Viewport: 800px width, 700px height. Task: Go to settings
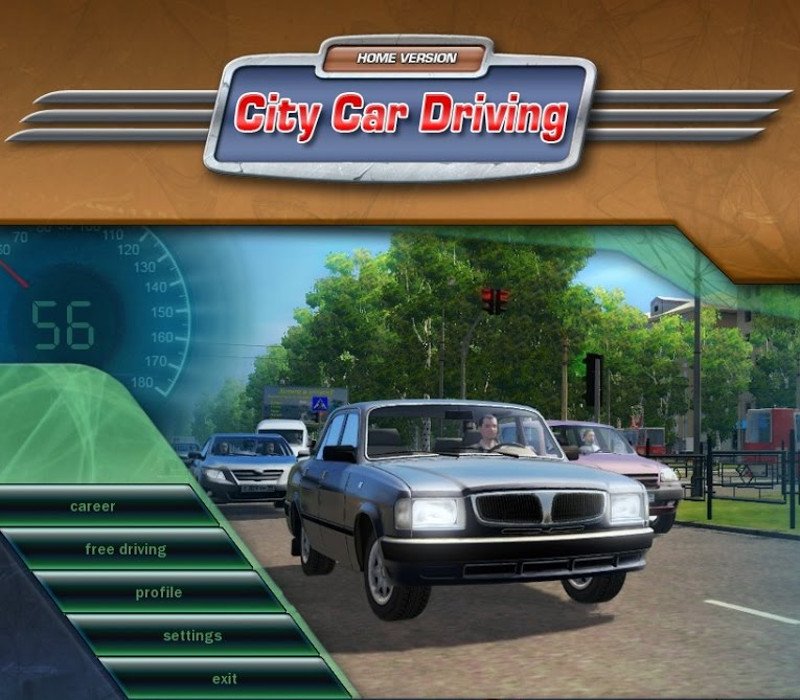click(x=192, y=635)
